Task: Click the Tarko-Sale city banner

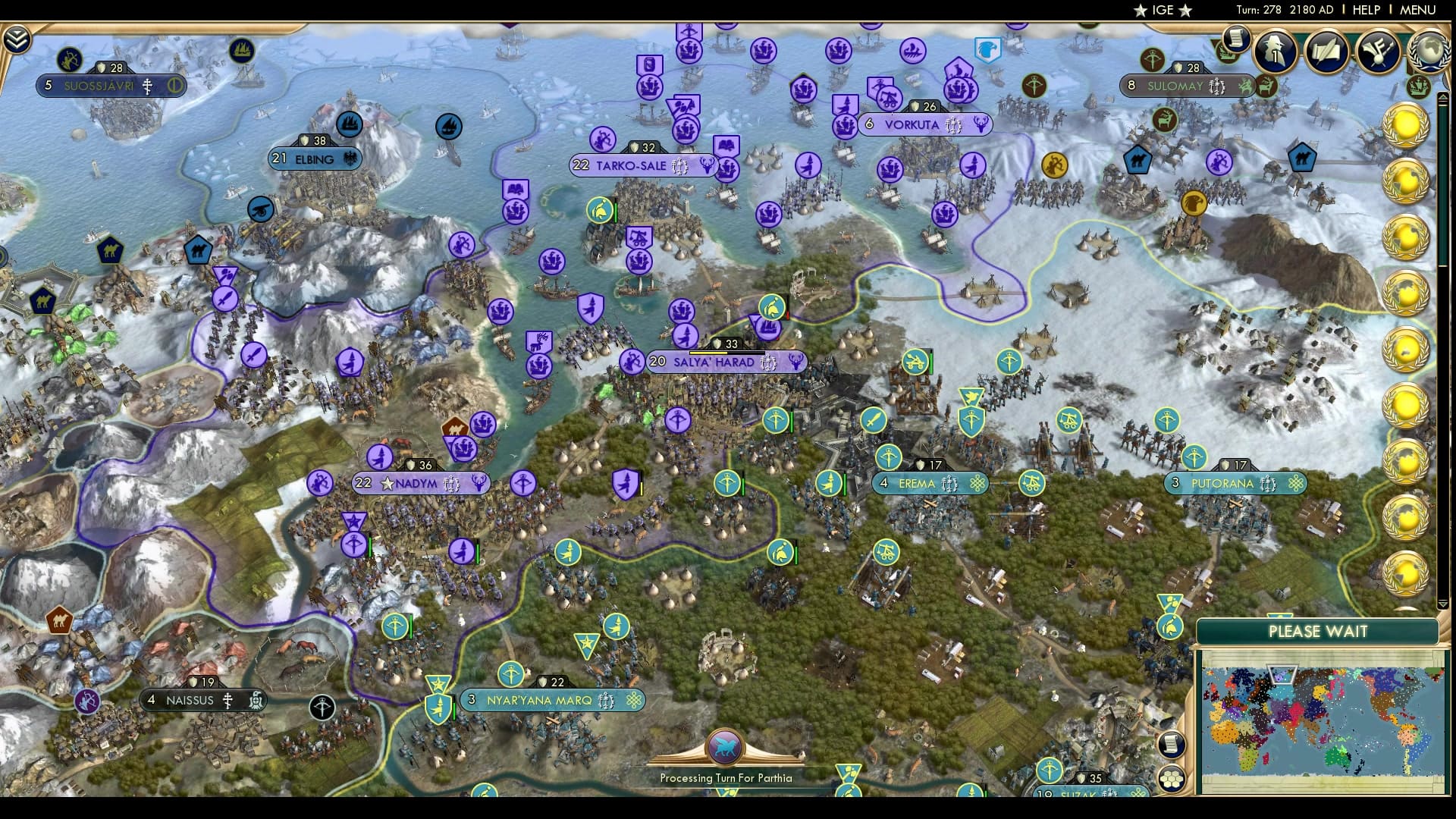Action: (639, 165)
